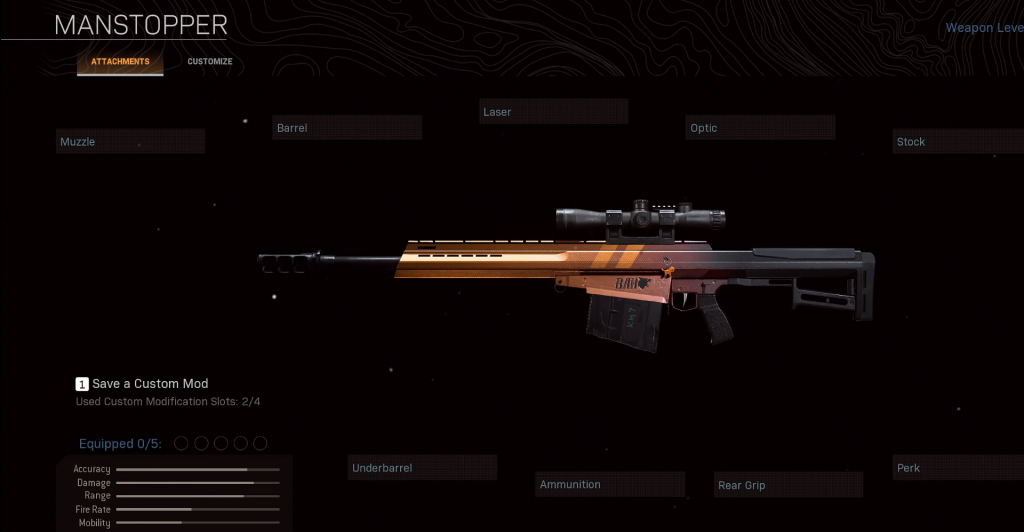
Task: Choose the Barrel attachment slot
Action: (347, 128)
